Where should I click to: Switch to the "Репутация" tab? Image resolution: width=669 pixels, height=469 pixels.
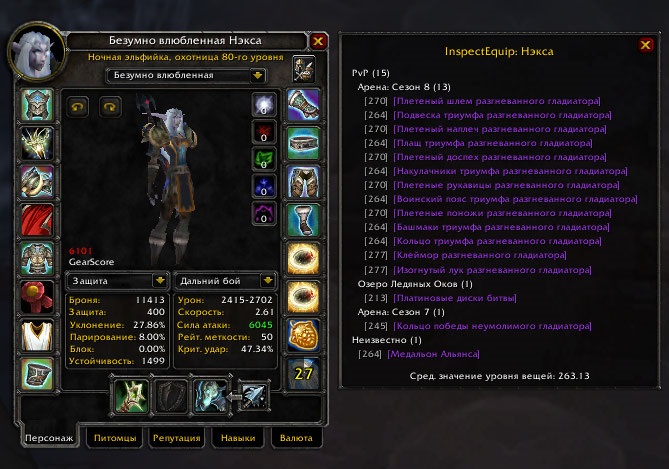[176, 438]
